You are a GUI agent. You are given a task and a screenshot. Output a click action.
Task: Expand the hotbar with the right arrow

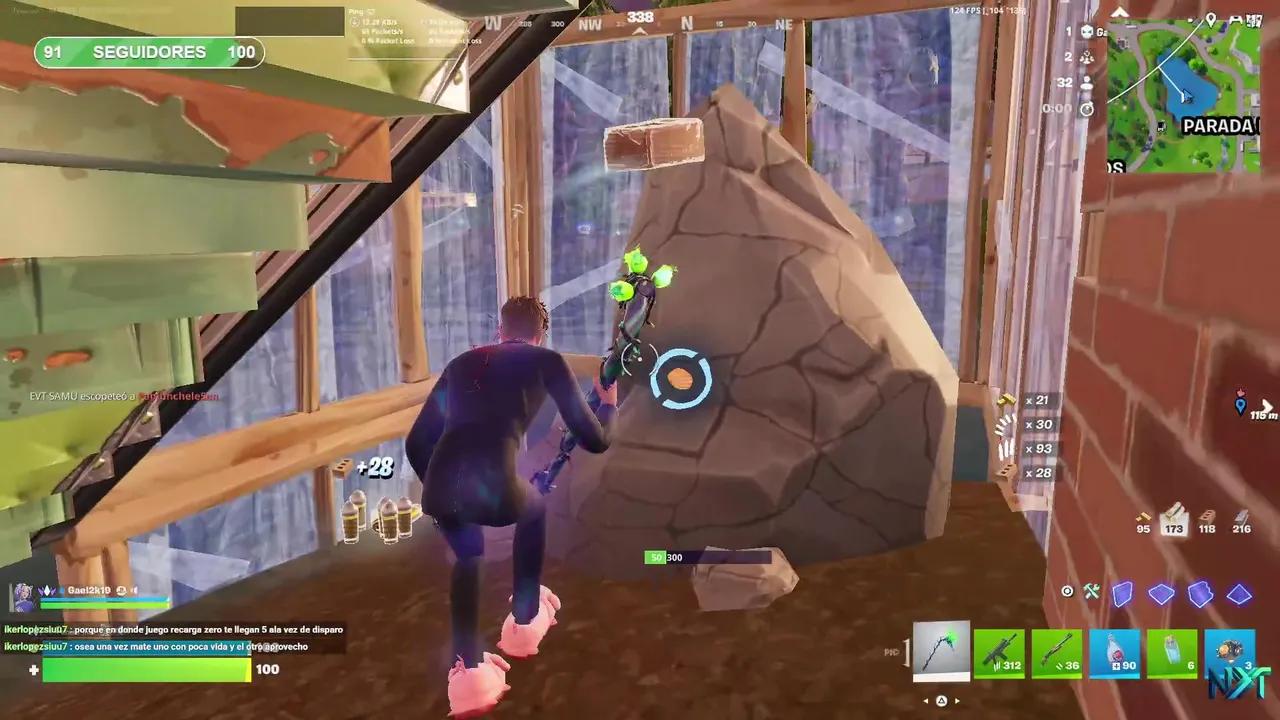pos(959,701)
